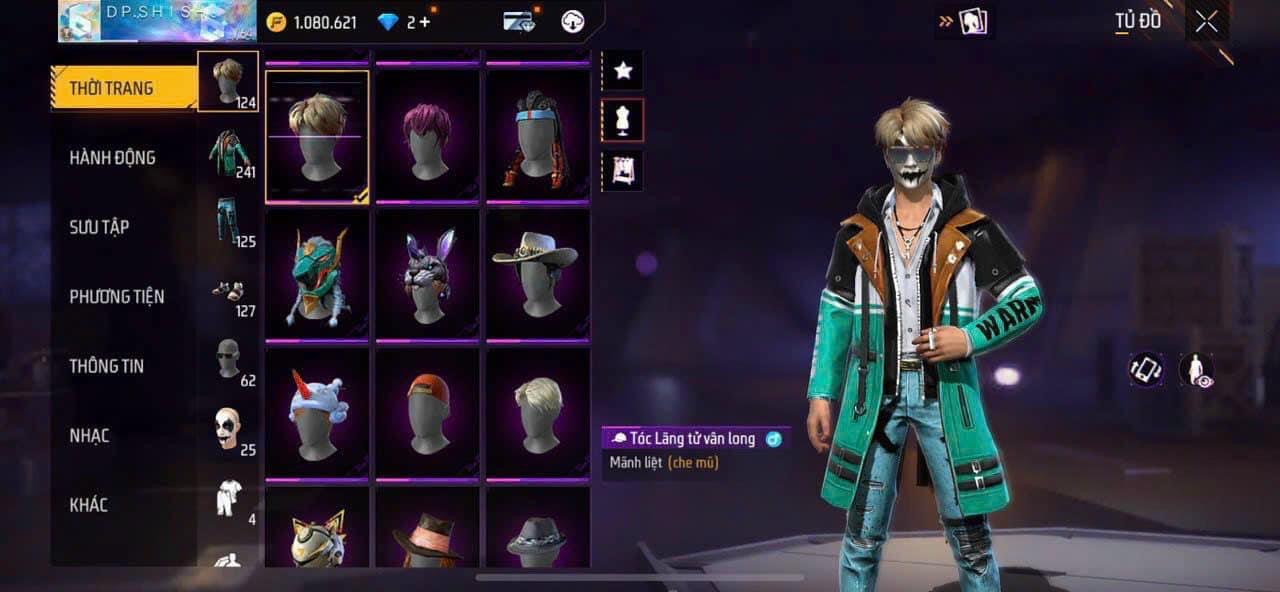This screenshot has width=1280, height=592.
Task: Open the SƯU TẬP section
Action: [x=99, y=227]
